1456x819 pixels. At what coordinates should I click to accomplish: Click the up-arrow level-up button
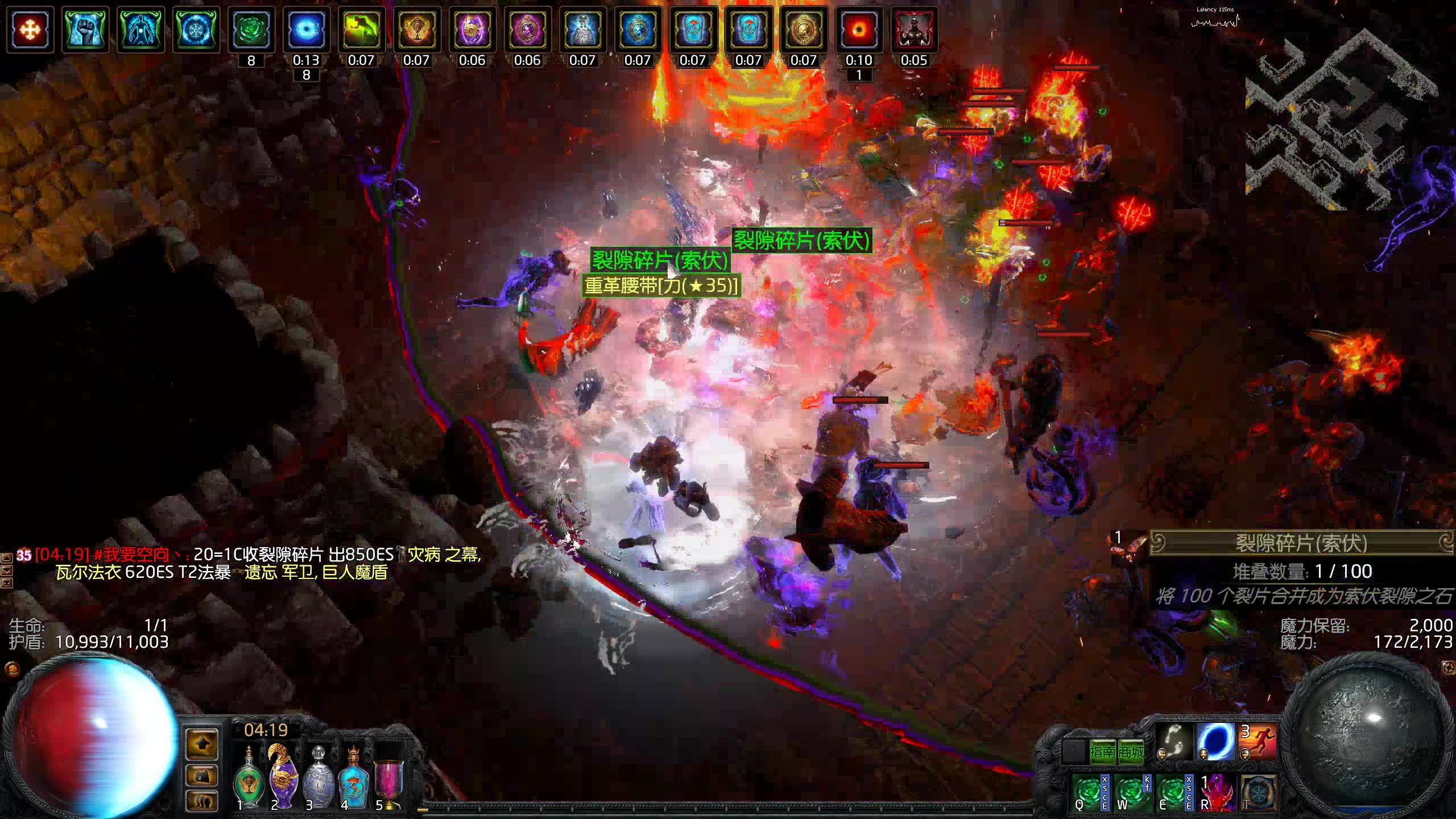[x=202, y=743]
